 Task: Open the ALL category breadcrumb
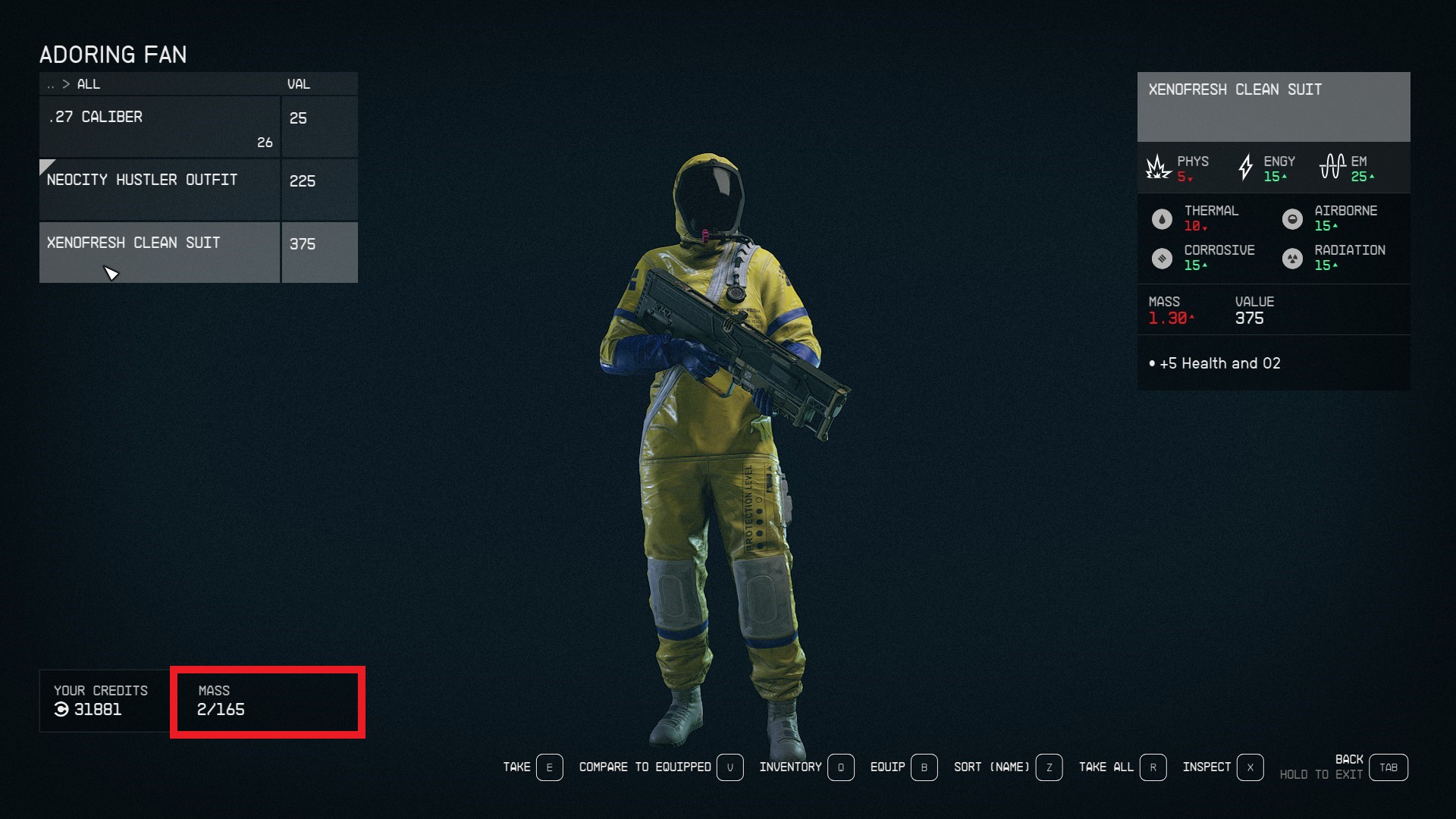tap(89, 84)
